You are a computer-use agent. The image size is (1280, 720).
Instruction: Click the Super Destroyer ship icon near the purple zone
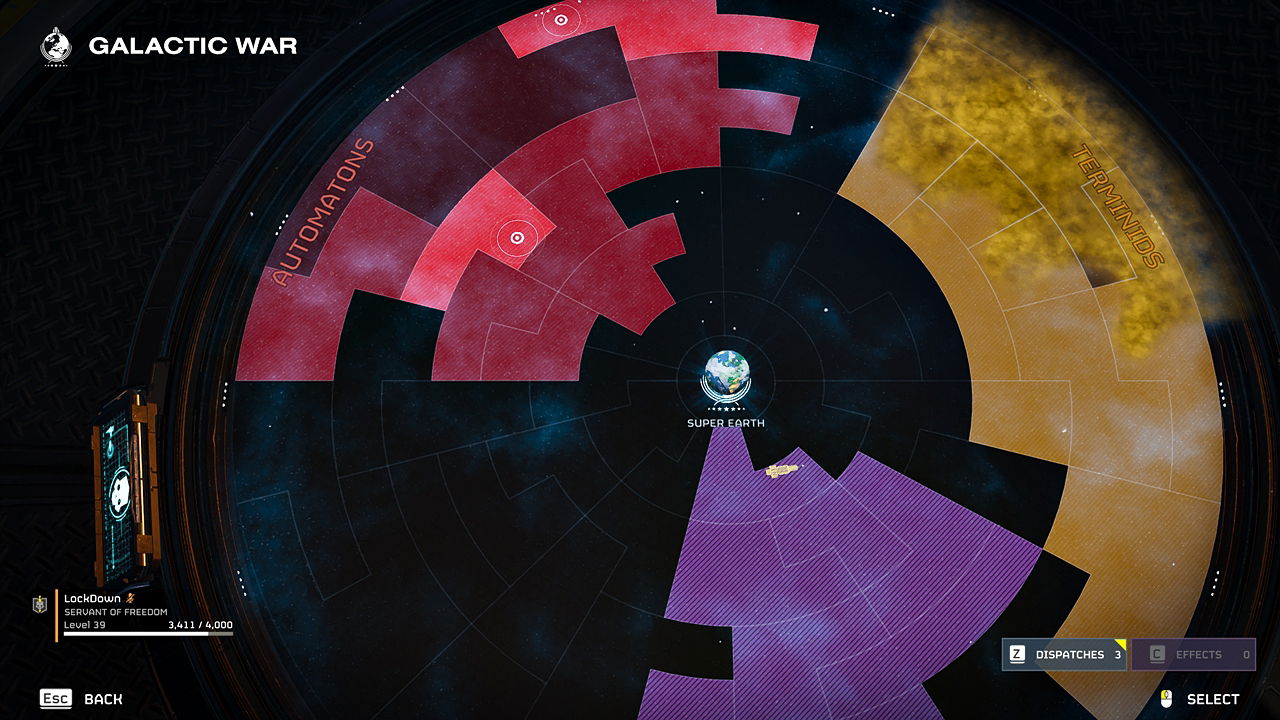pyautogui.click(x=781, y=470)
